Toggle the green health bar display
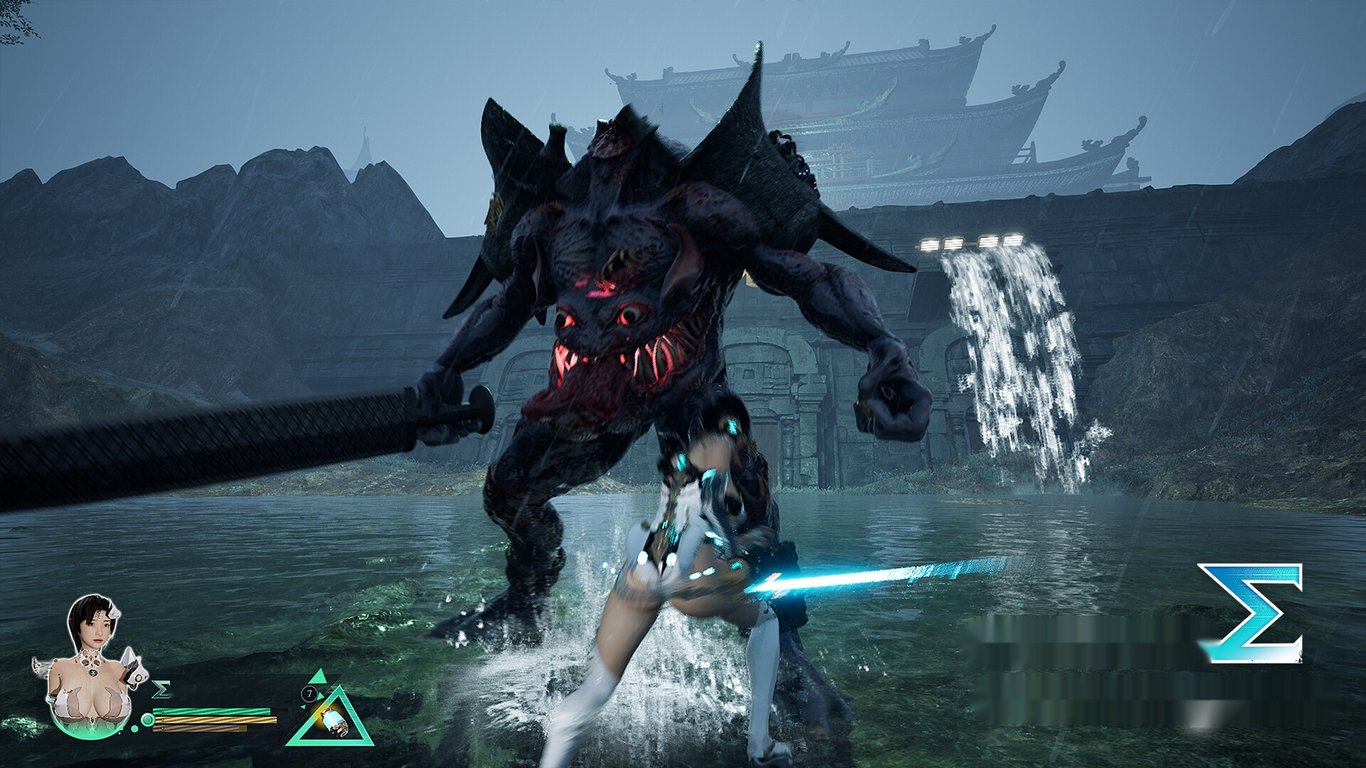 pyautogui.click(x=212, y=711)
